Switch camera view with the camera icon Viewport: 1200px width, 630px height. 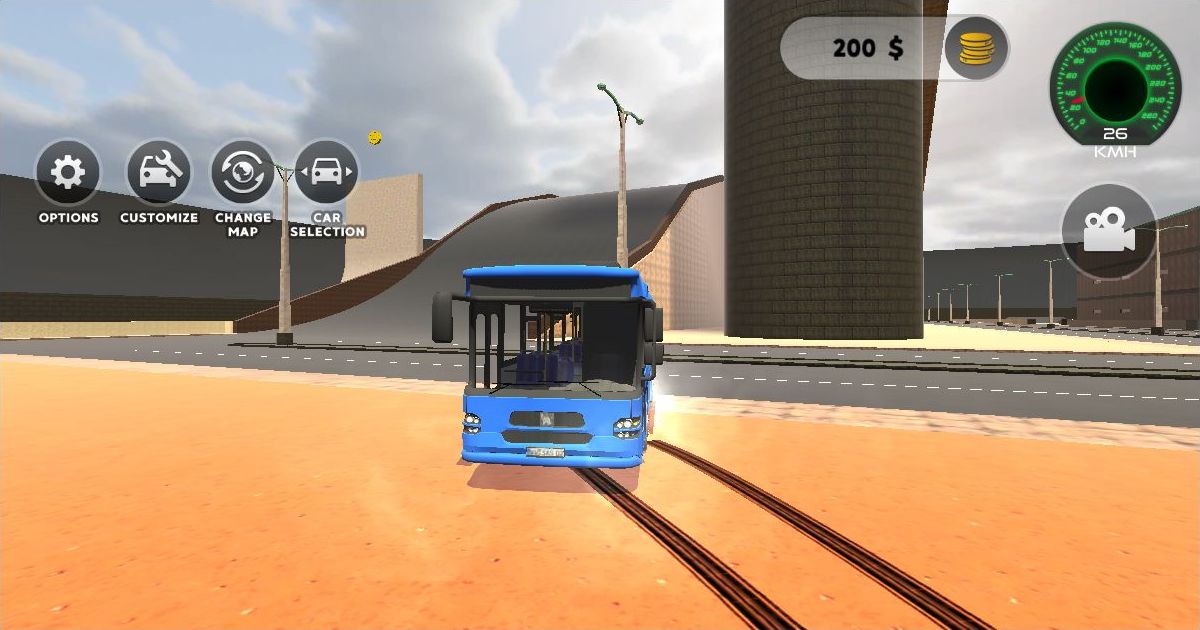[1108, 231]
